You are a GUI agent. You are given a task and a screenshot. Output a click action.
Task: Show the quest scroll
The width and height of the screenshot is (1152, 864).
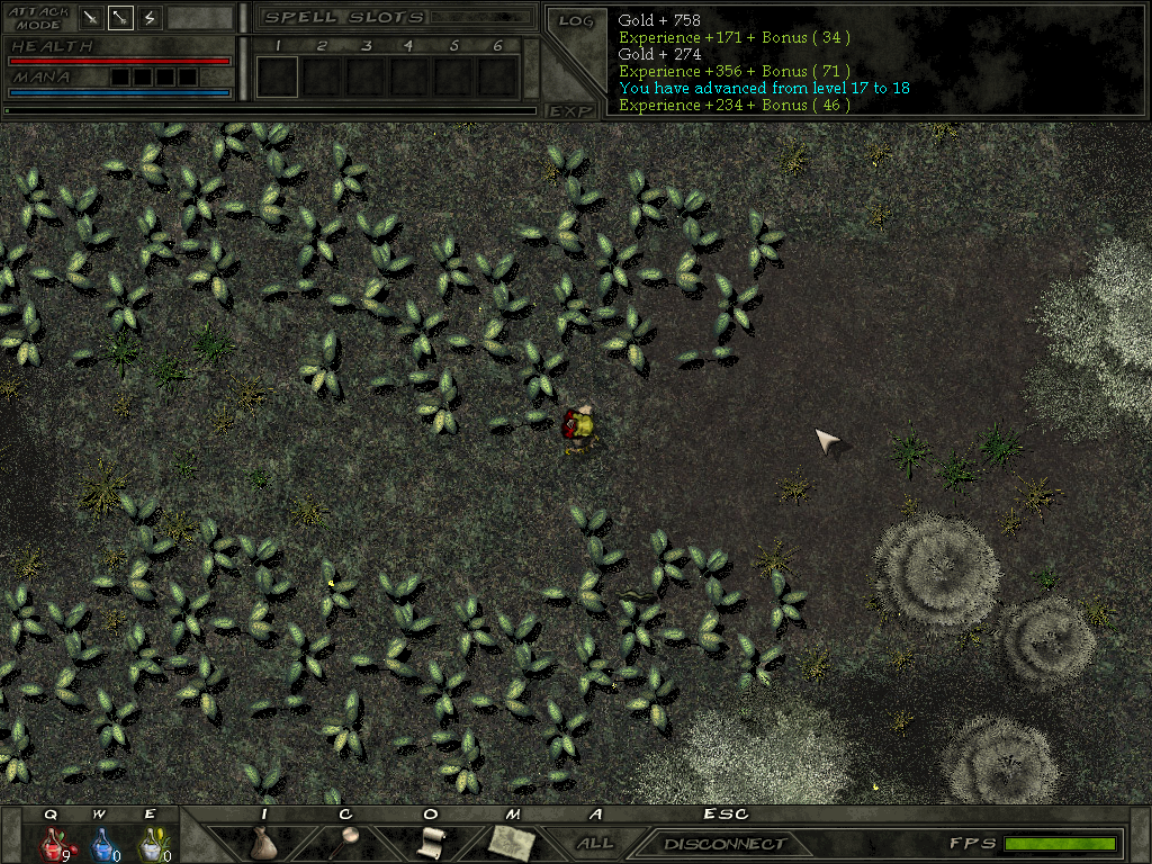coord(430,842)
